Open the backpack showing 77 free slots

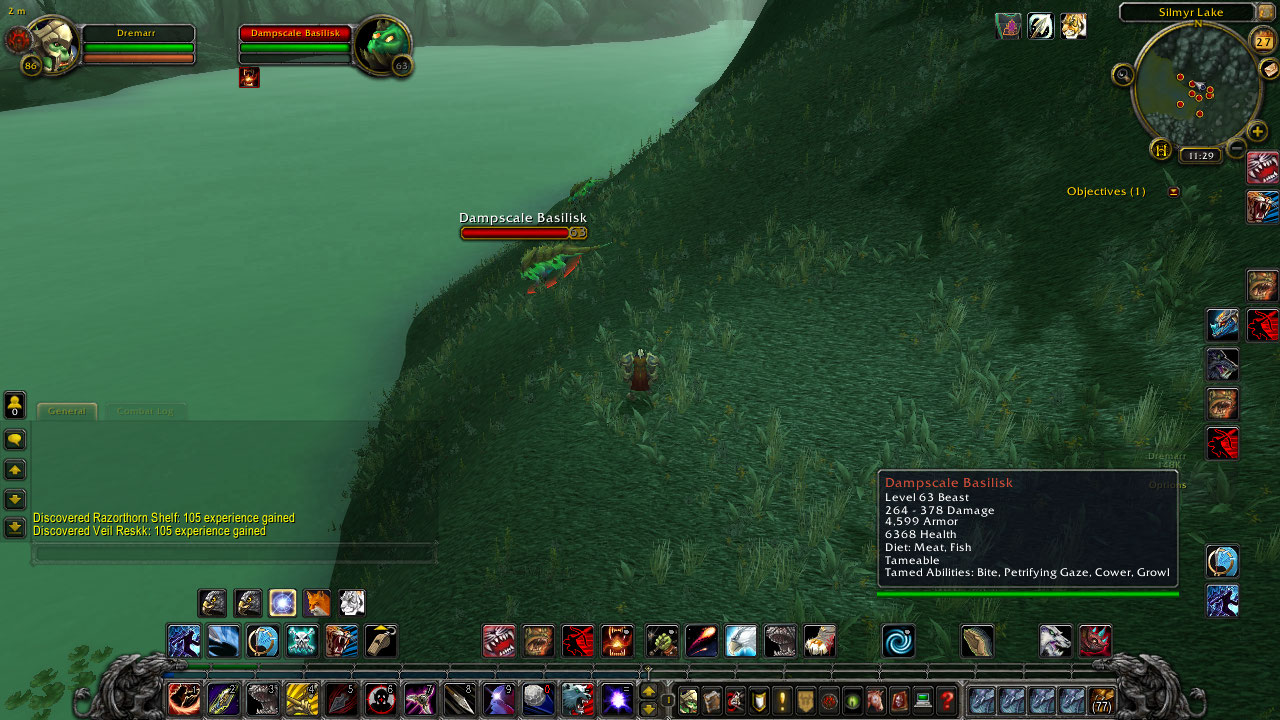[x=1102, y=701]
